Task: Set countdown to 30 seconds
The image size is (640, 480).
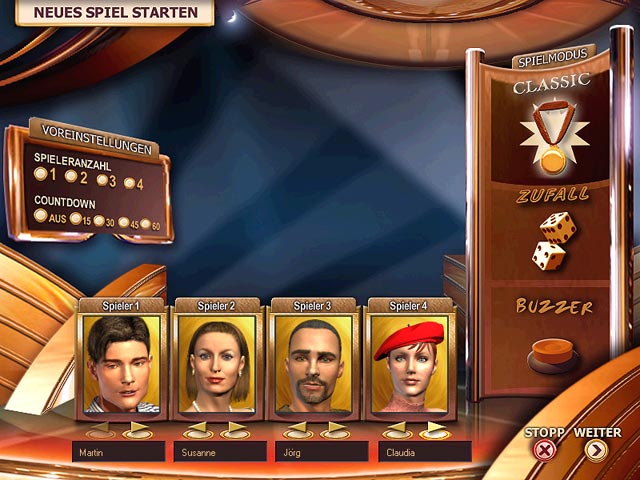Action: (x=100, y=221)
